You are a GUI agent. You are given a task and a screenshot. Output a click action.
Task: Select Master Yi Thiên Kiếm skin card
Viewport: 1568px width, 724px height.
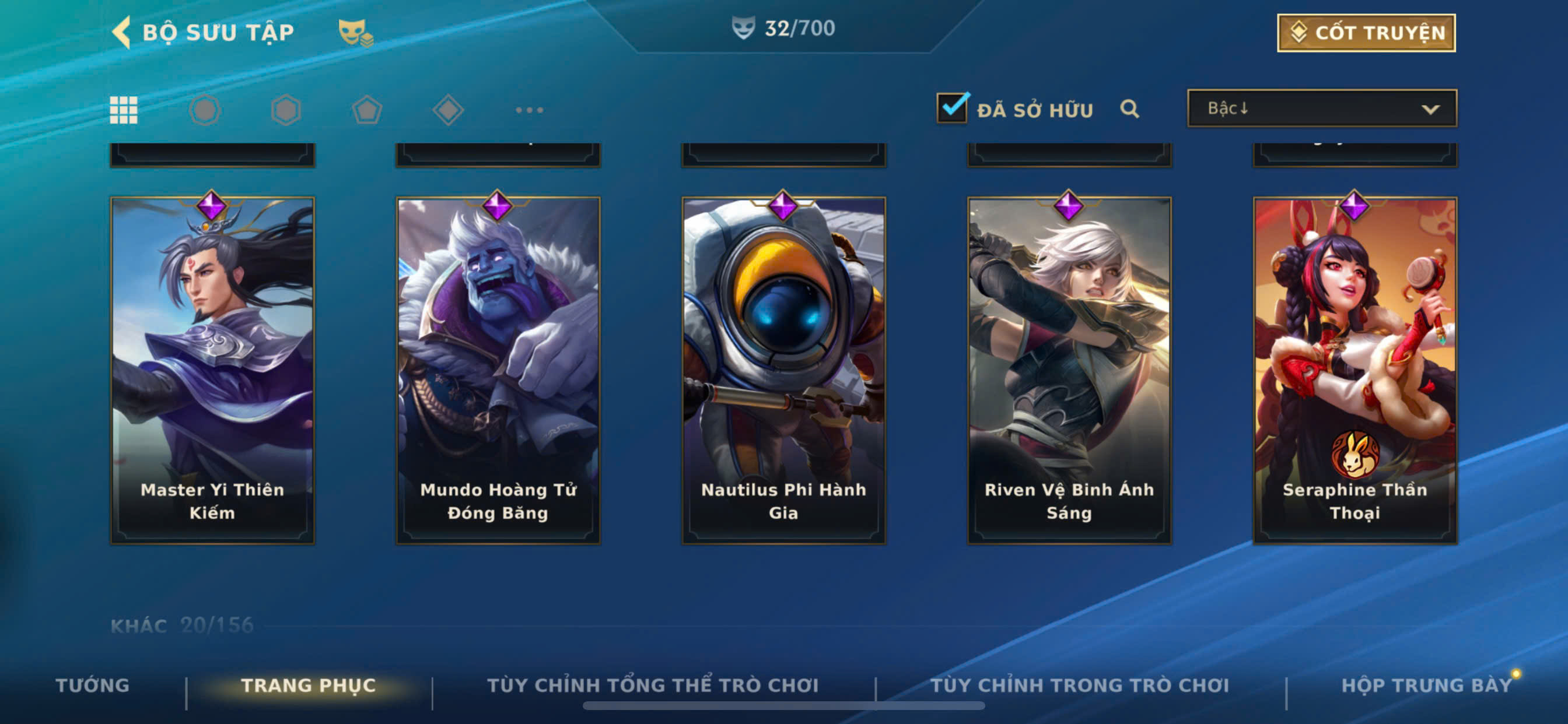click(x=212, y=370)
